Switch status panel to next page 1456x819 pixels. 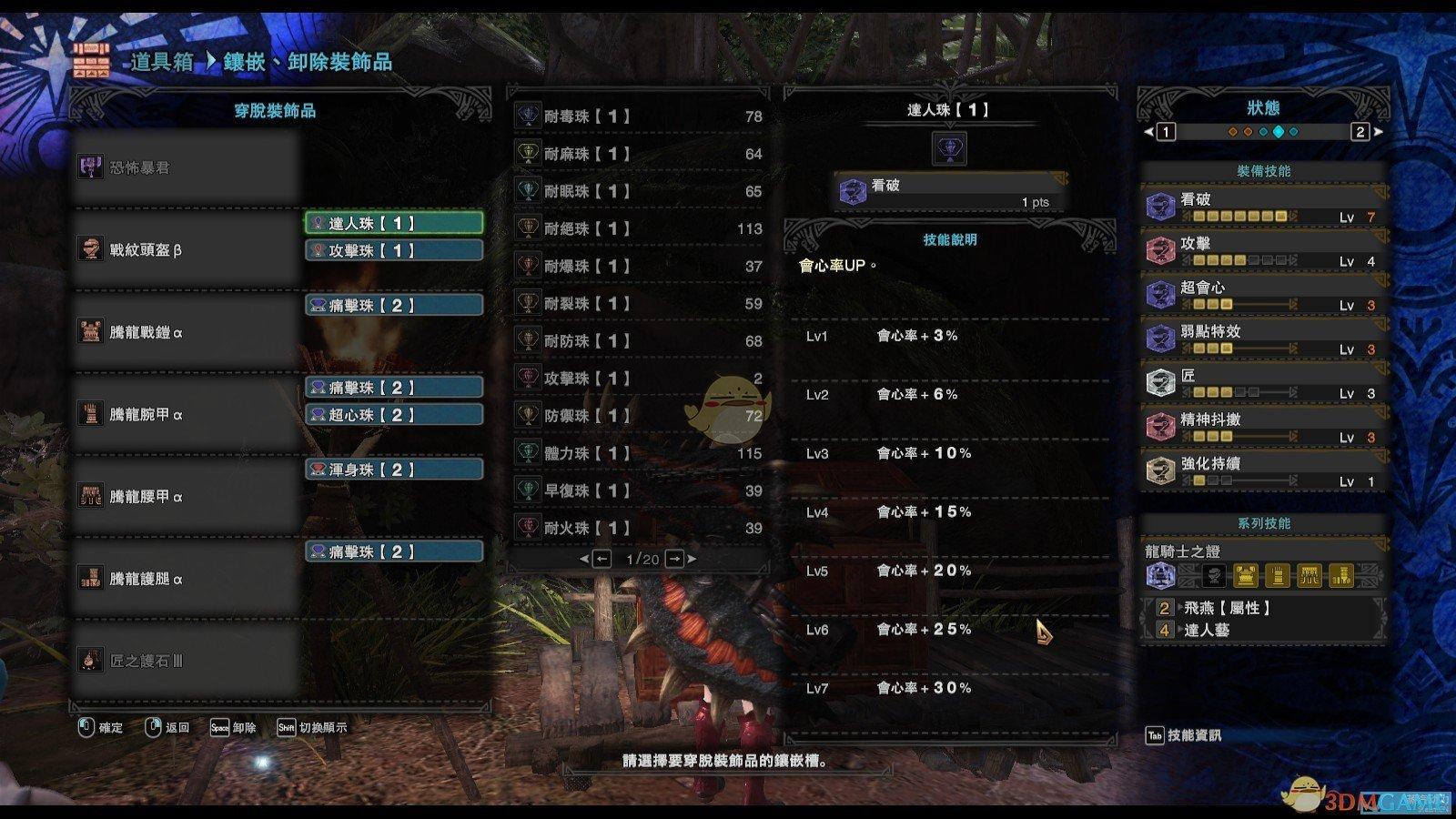tap(1361, 132)
